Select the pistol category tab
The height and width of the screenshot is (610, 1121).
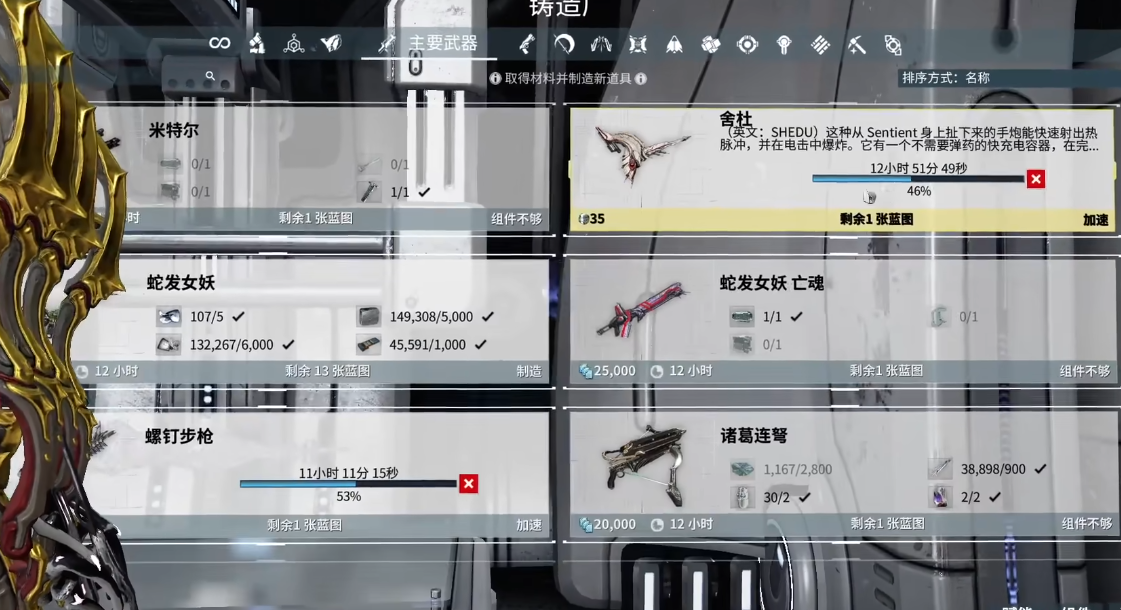tap(527, 44)
